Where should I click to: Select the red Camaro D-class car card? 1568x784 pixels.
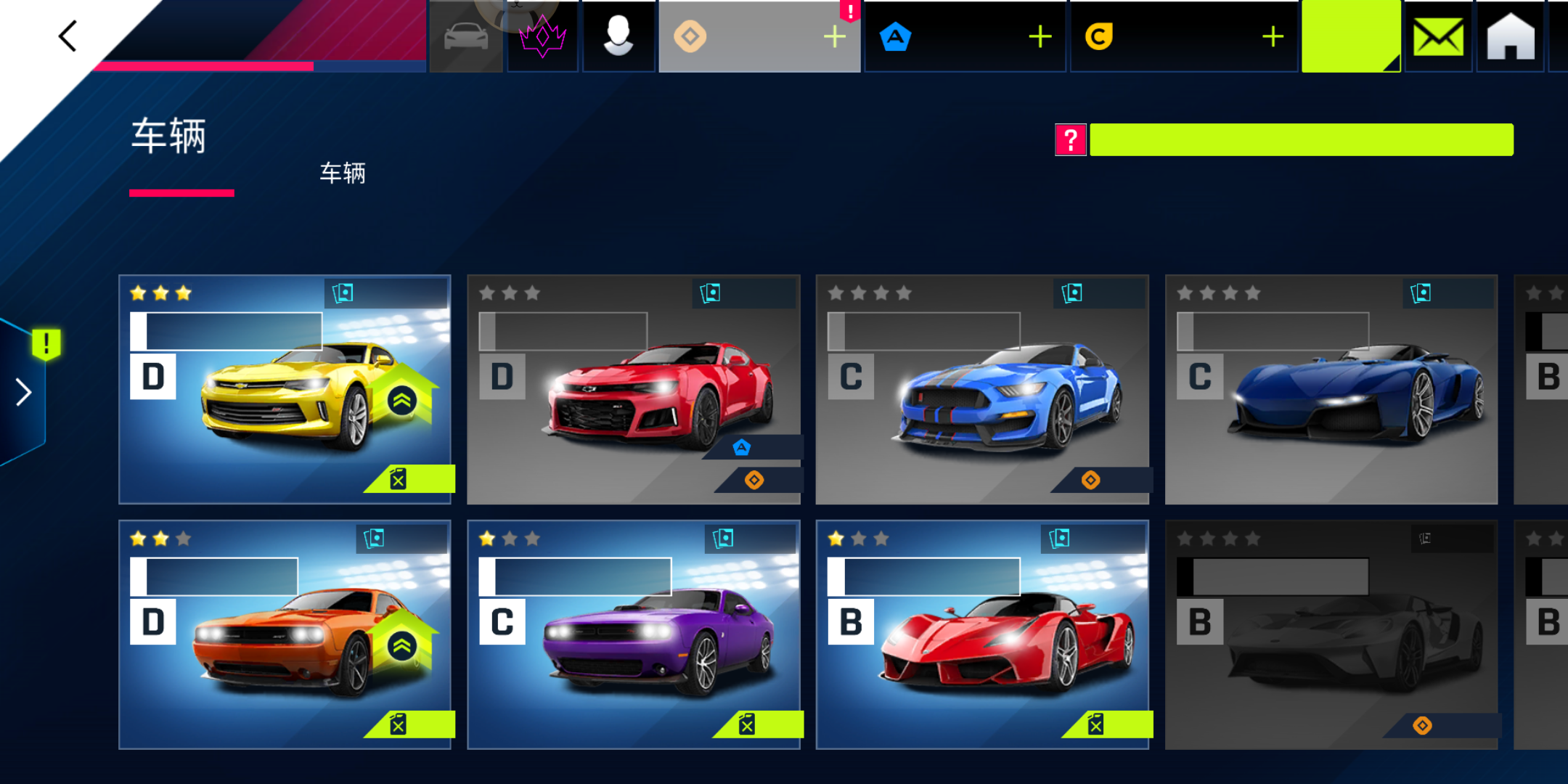click(x=633, y=389)
